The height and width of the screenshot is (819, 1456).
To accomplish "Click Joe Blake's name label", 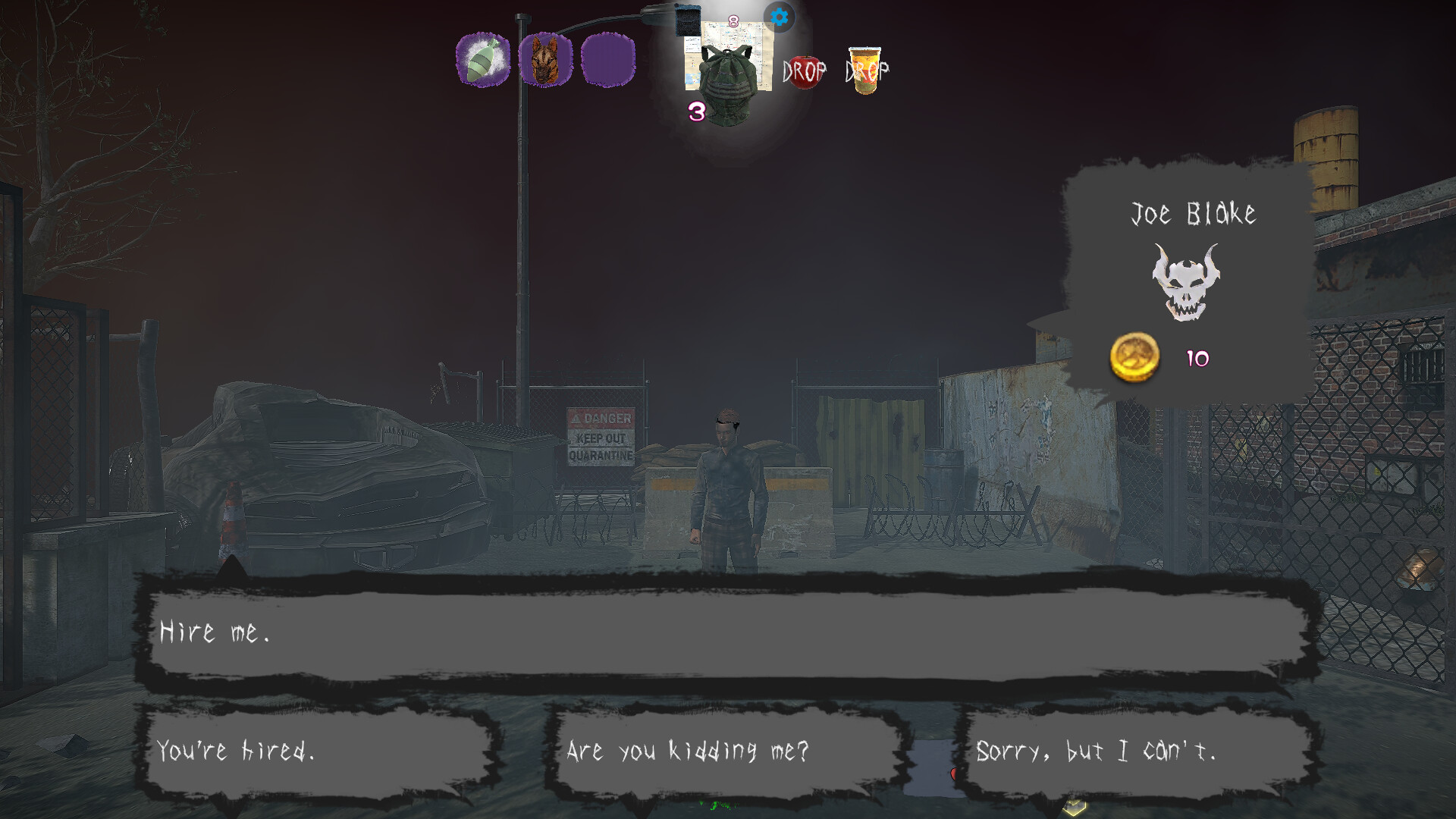I will [1194, 214].
